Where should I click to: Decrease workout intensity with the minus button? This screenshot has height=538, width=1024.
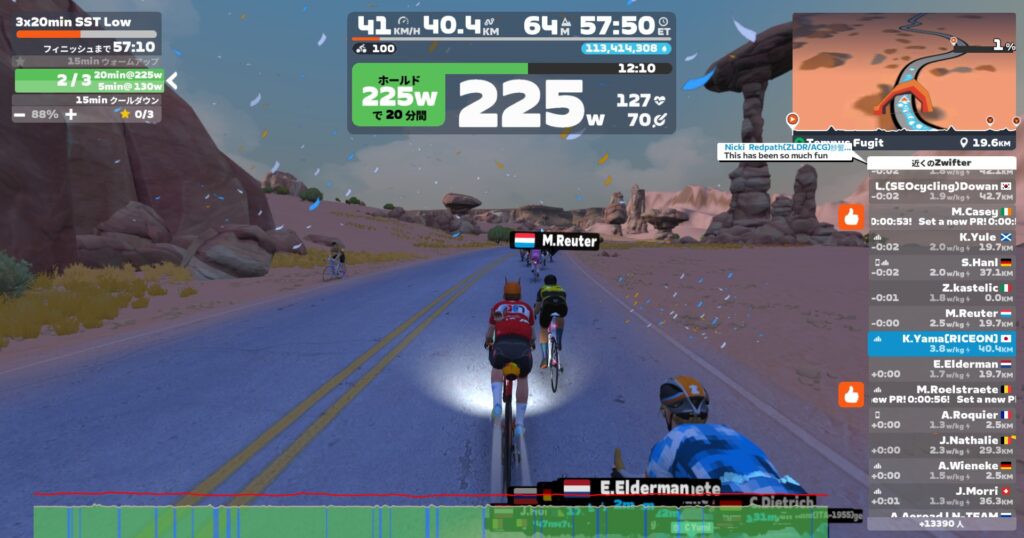pos(20,114)
